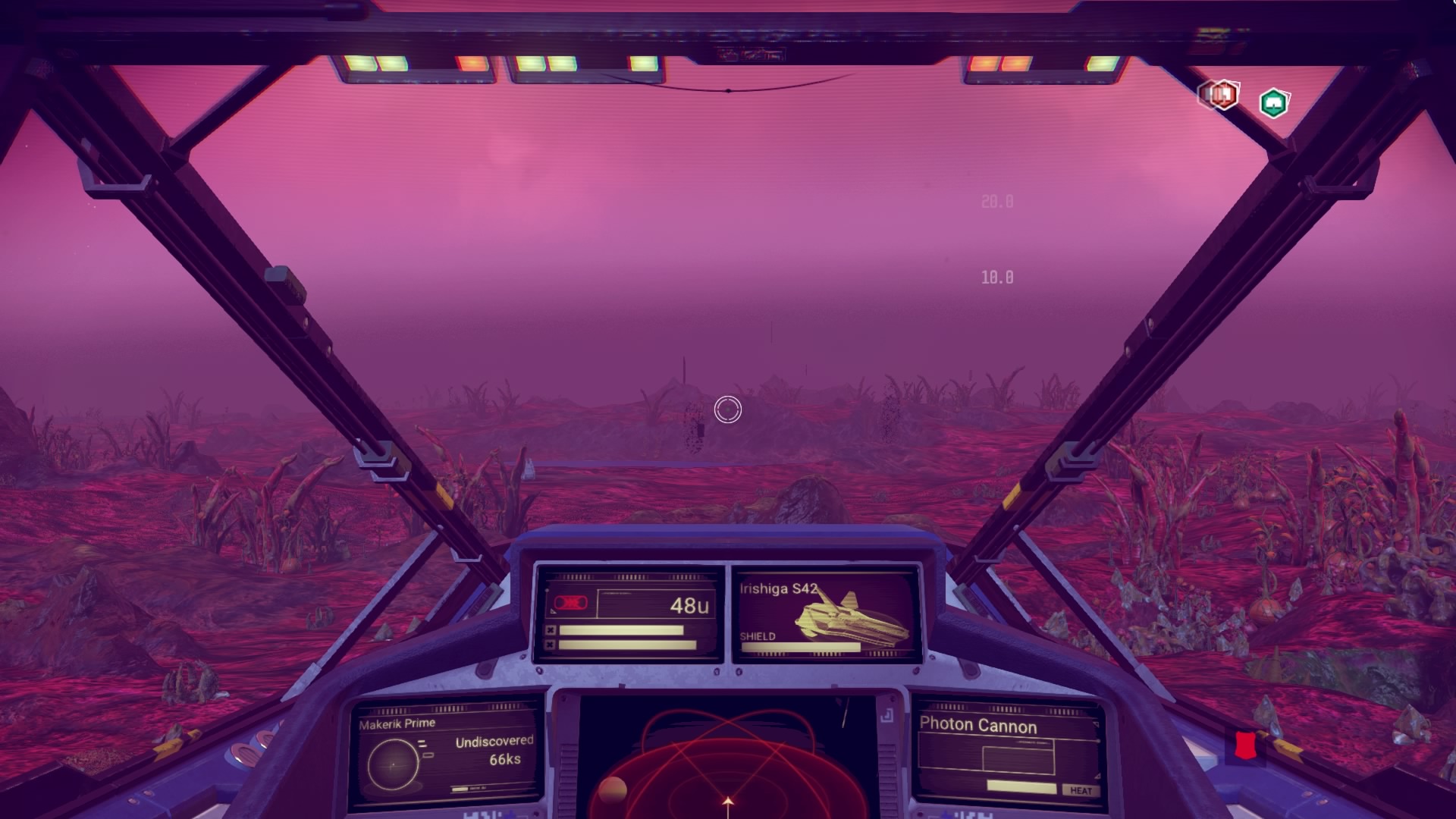
Task: Click the Makerik Prime planet info panel
Action: [x=446, y=755]
